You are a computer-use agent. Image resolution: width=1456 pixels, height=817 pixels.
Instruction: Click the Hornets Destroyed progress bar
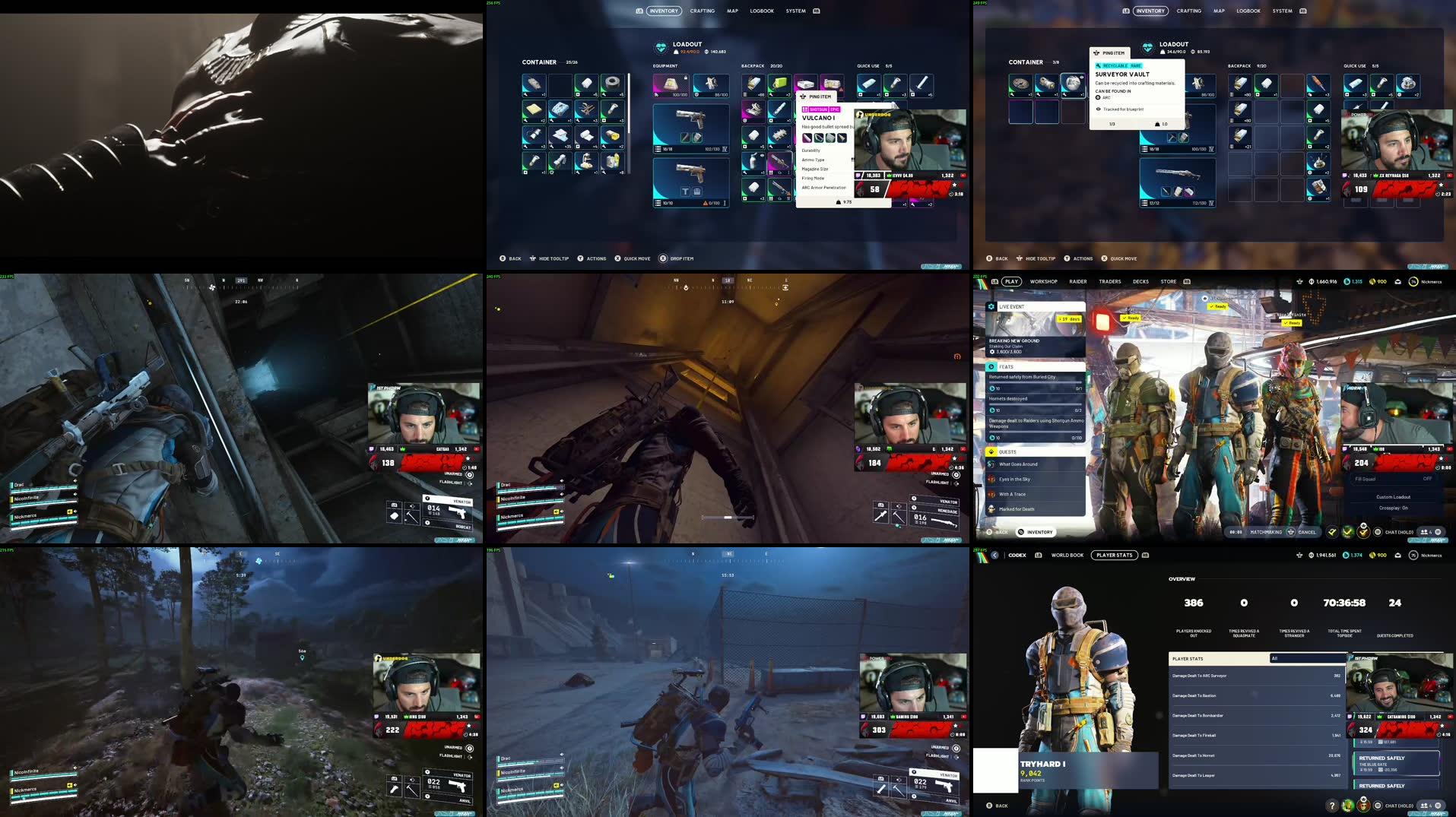click(x=1034, y=404)
